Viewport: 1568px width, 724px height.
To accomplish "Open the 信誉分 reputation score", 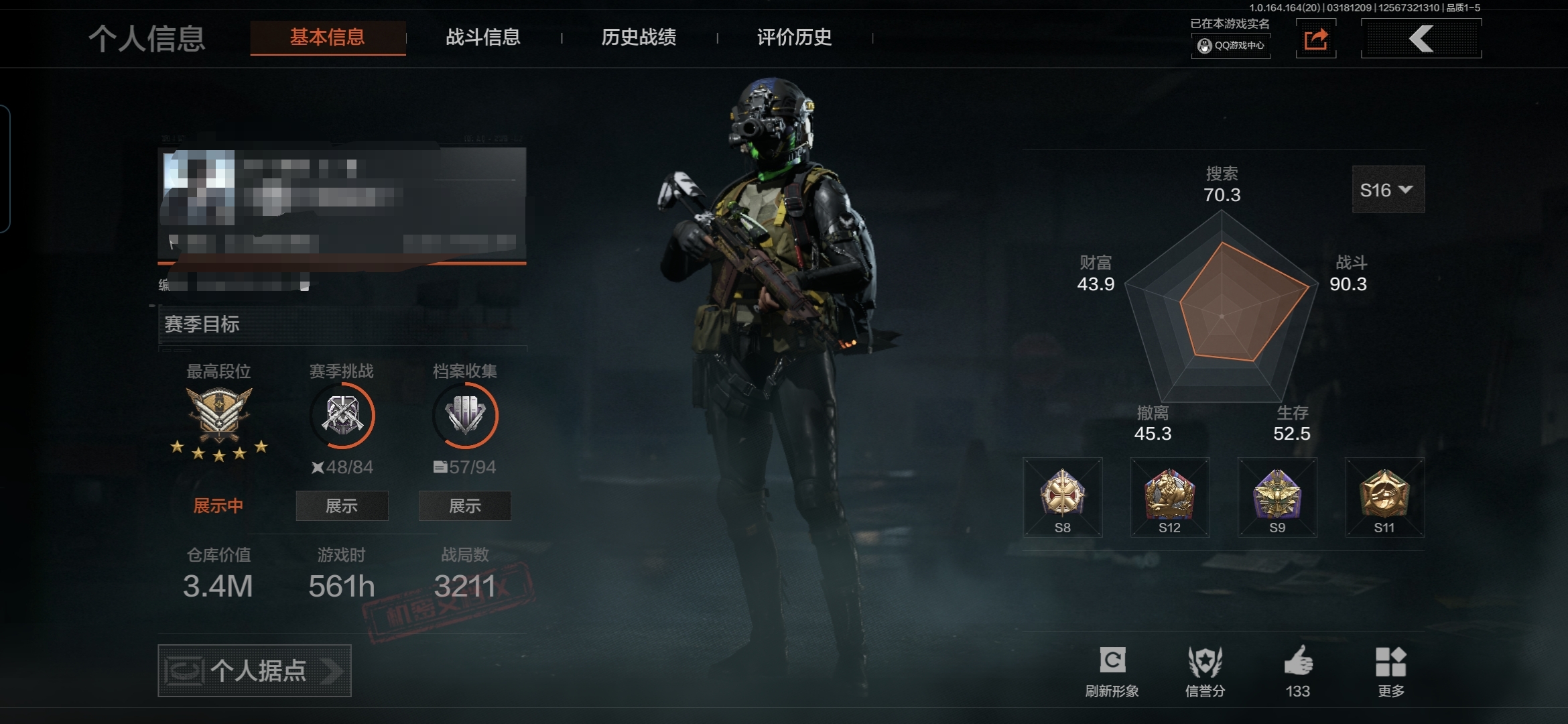I will (x=1205, y=662).
